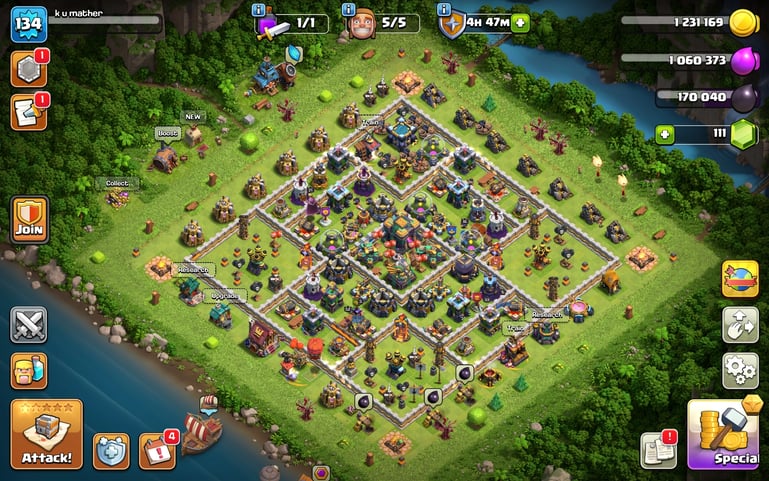This screenshot has height=481, width=769.
Task: Select the crossed swords icon
Action: pos(29,325)
